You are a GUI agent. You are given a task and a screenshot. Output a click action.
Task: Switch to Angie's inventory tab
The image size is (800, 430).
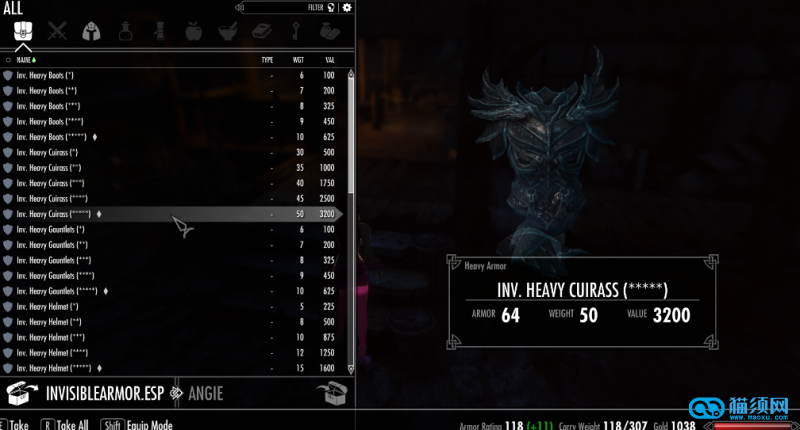coord(203,392)
